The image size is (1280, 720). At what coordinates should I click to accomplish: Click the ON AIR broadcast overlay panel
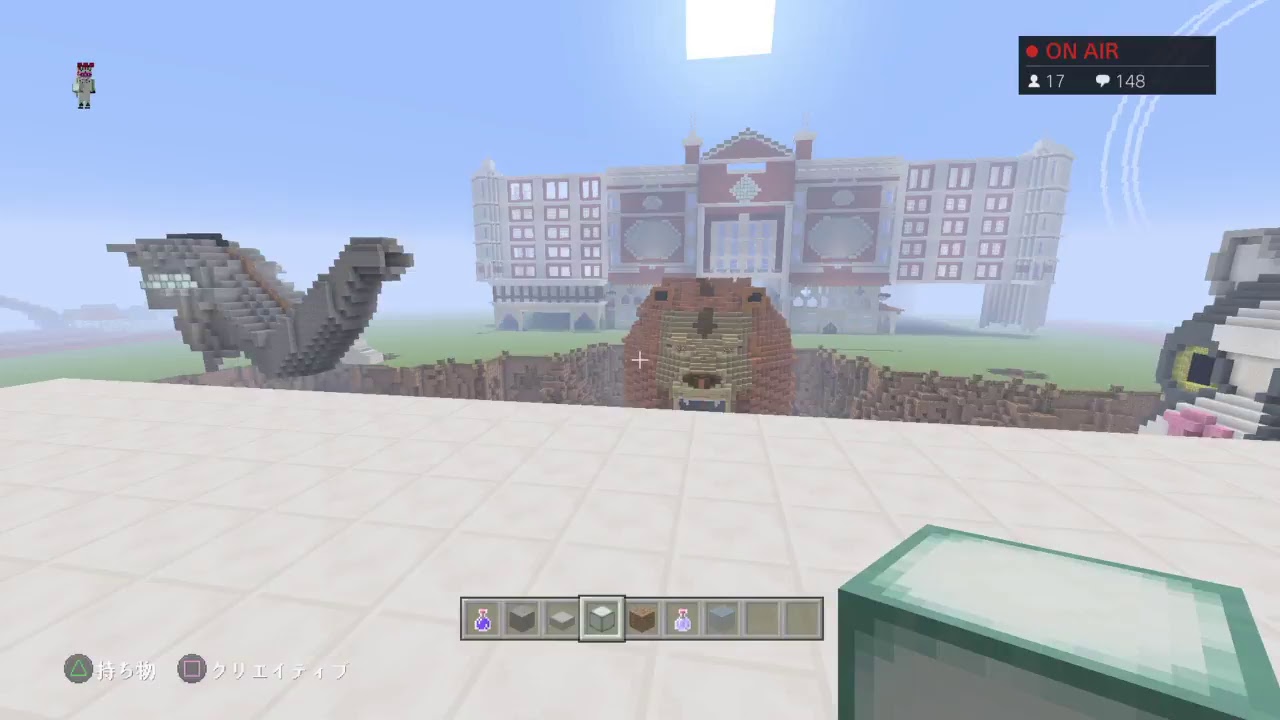click(1117, 65)
